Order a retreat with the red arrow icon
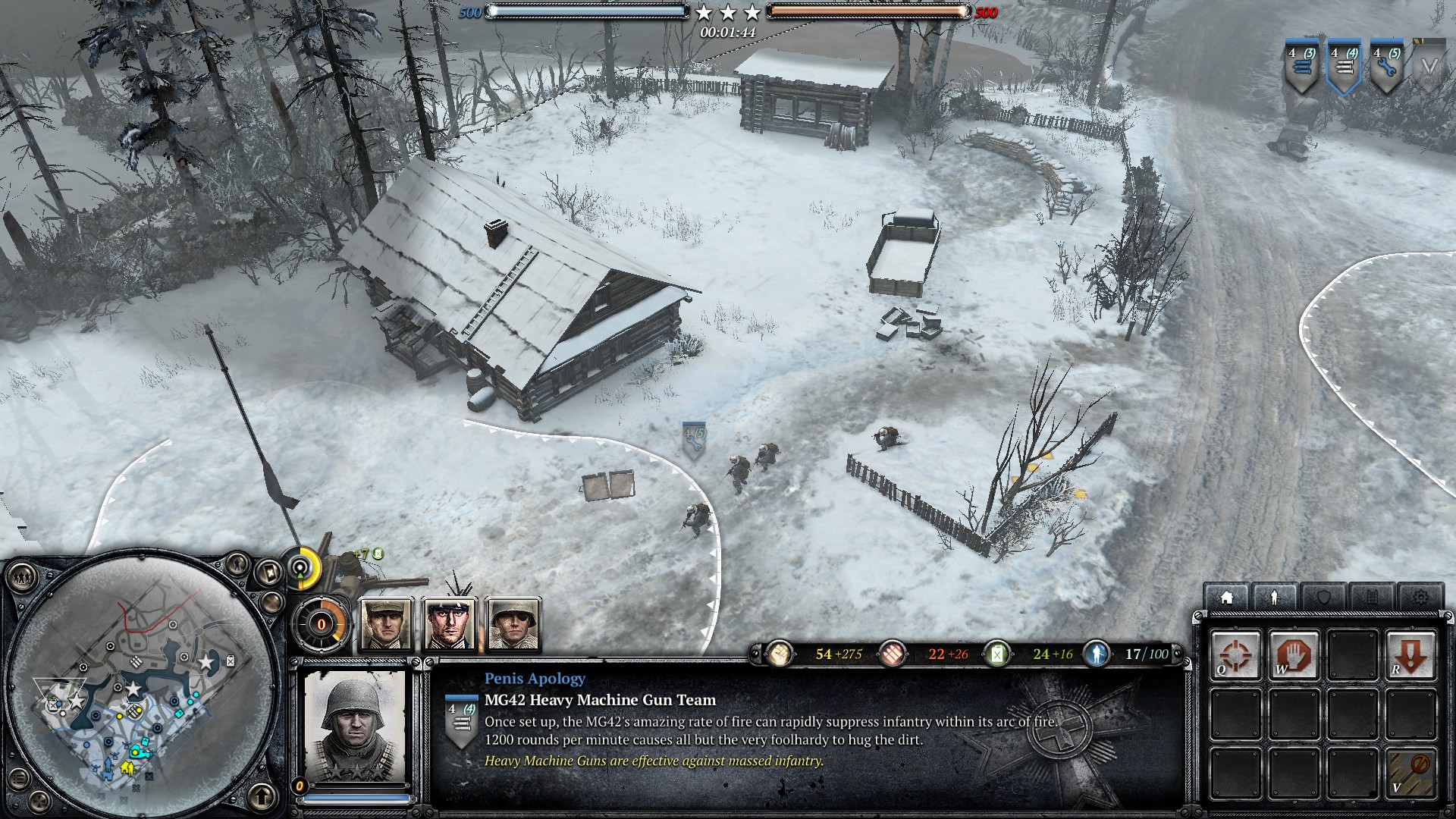This screenshot has height=819, width=1456. [1411, 654]
